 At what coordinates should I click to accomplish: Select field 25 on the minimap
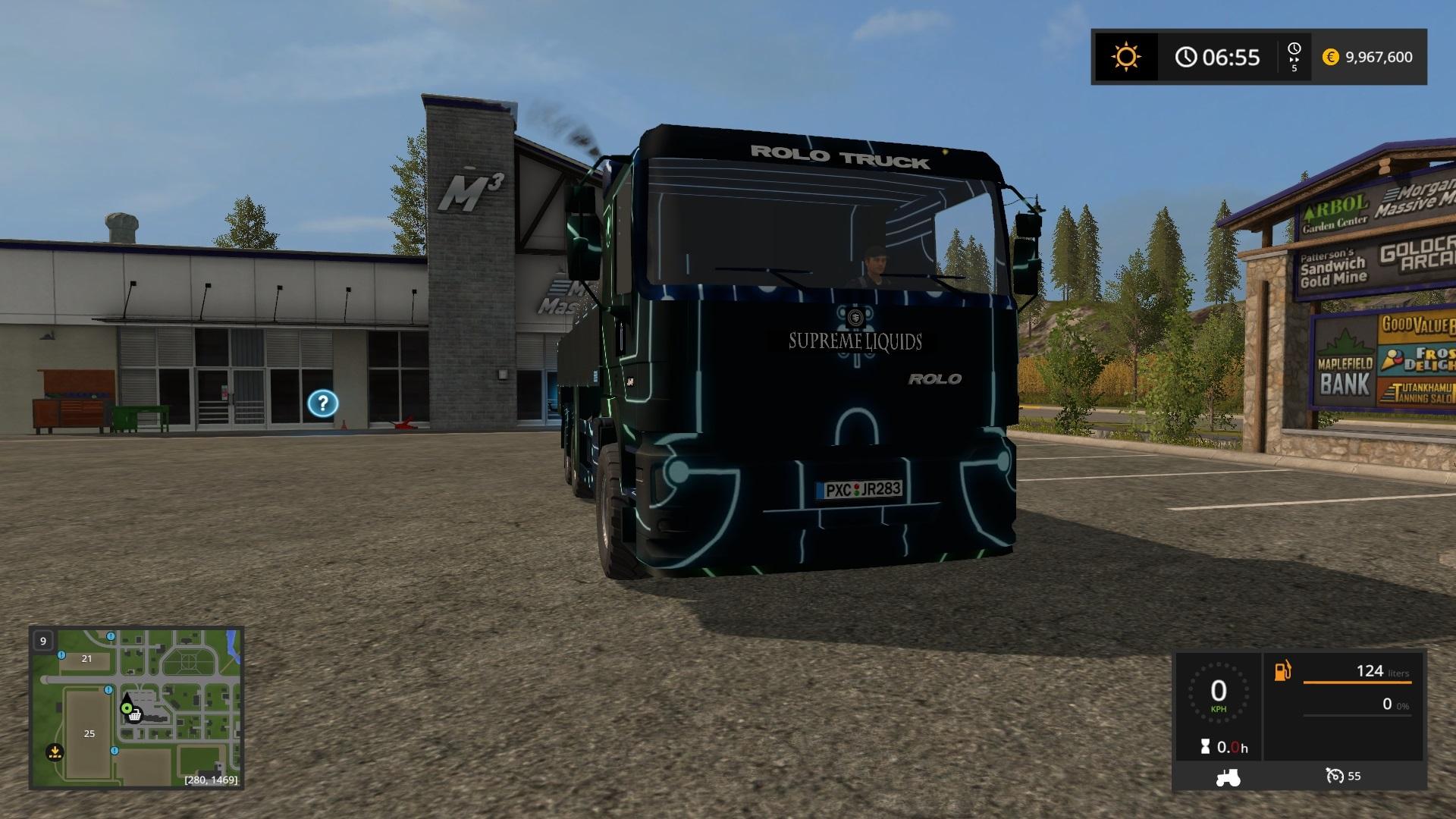(x=89, y=733)
